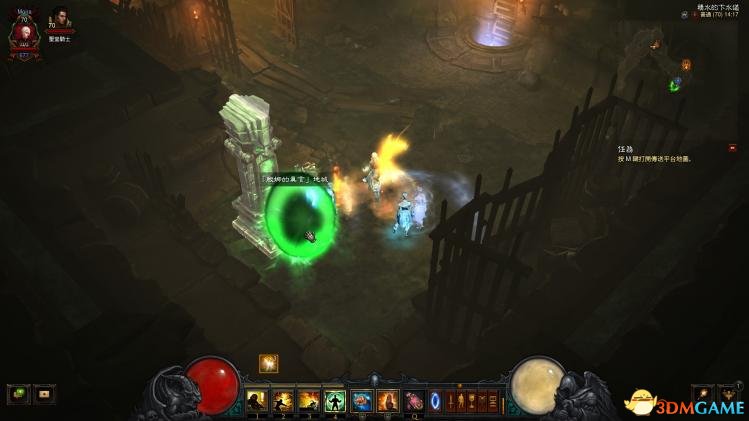Image resolution: width=749 pixels, height=421 pixels.
Task: Click the Templar follower portrait
Action: (x=61, y=21)
